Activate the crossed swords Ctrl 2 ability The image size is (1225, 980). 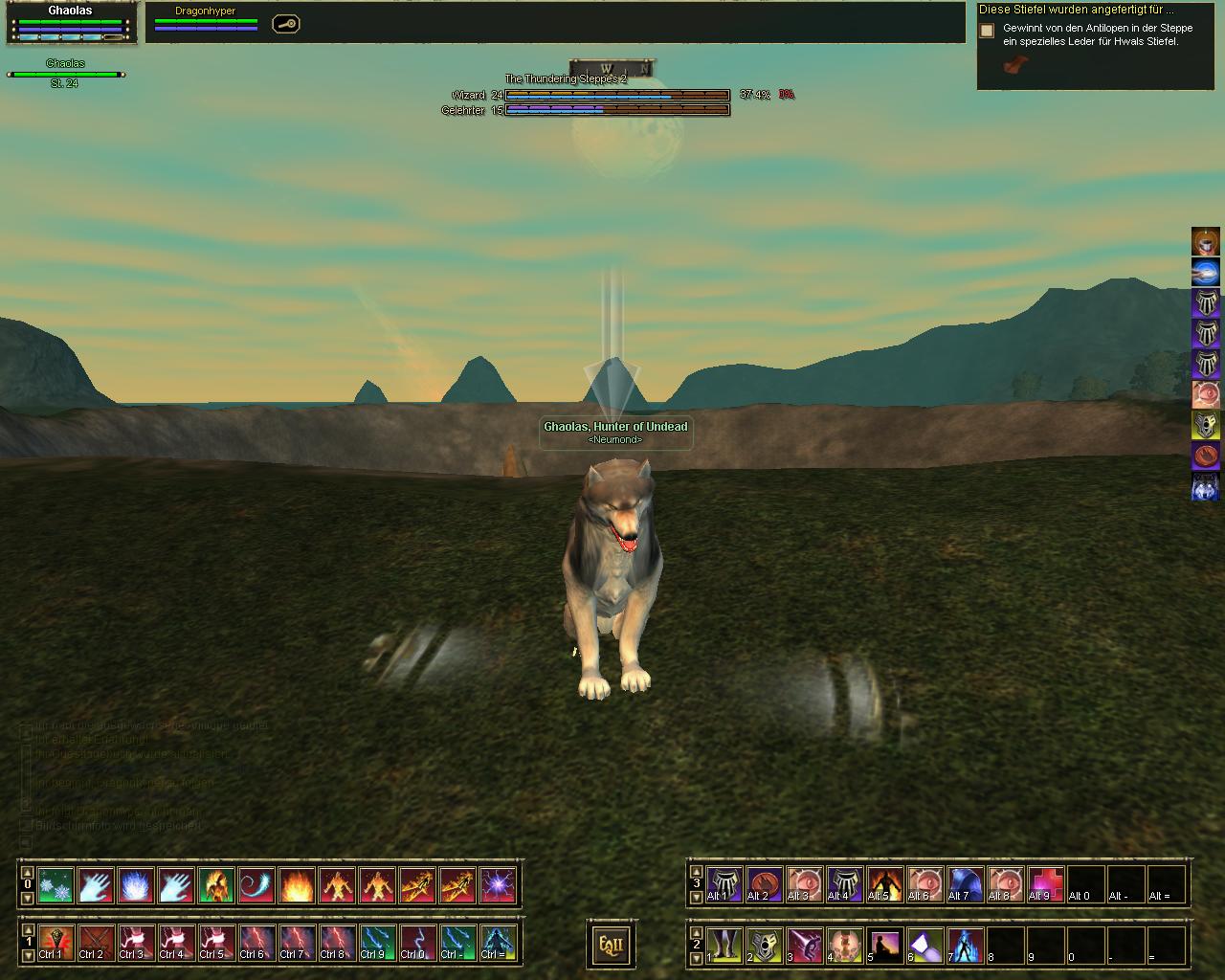[x=96, y=943]
